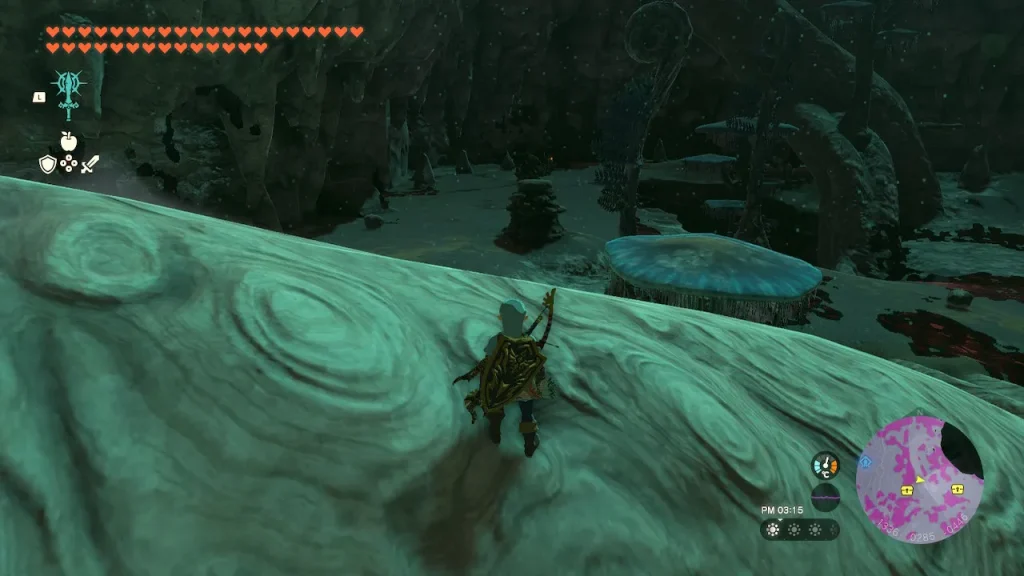Select the chest marker nearest the player arrow

pos(907,490)
